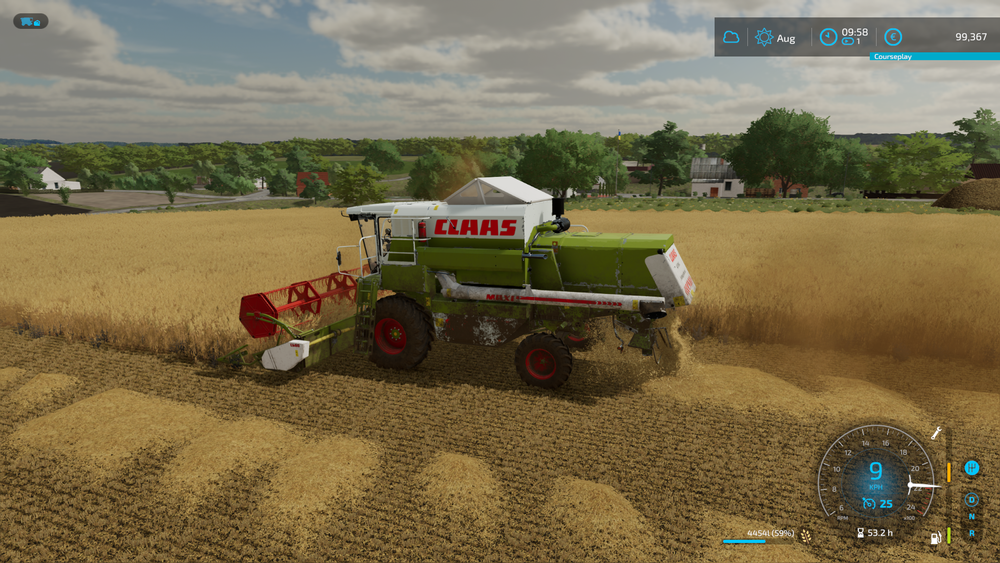
Task: Select the sun season icon beside Aug
Action: (x=764, y=37)
